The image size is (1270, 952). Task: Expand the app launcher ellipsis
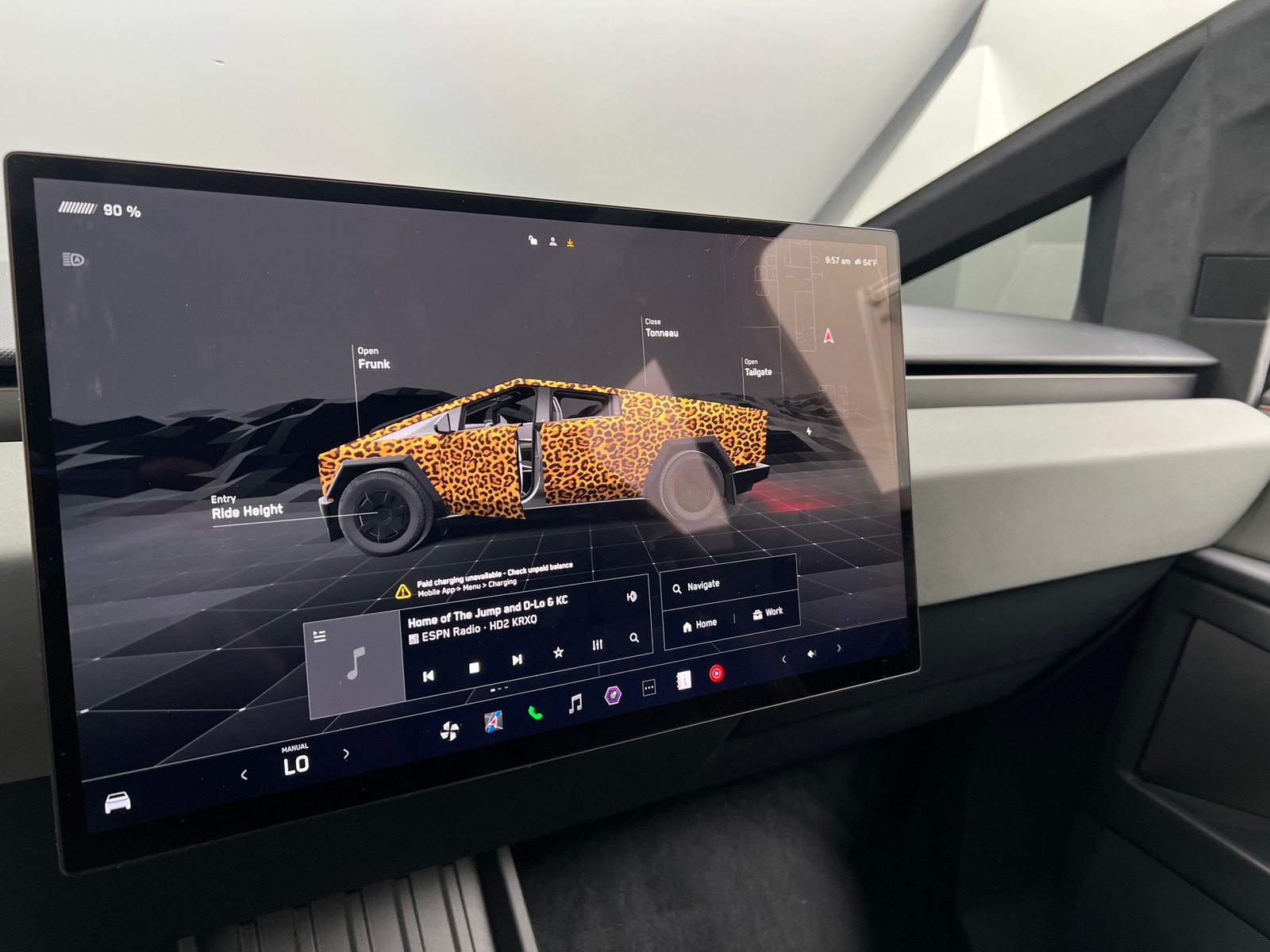click(x=649, y=687)
